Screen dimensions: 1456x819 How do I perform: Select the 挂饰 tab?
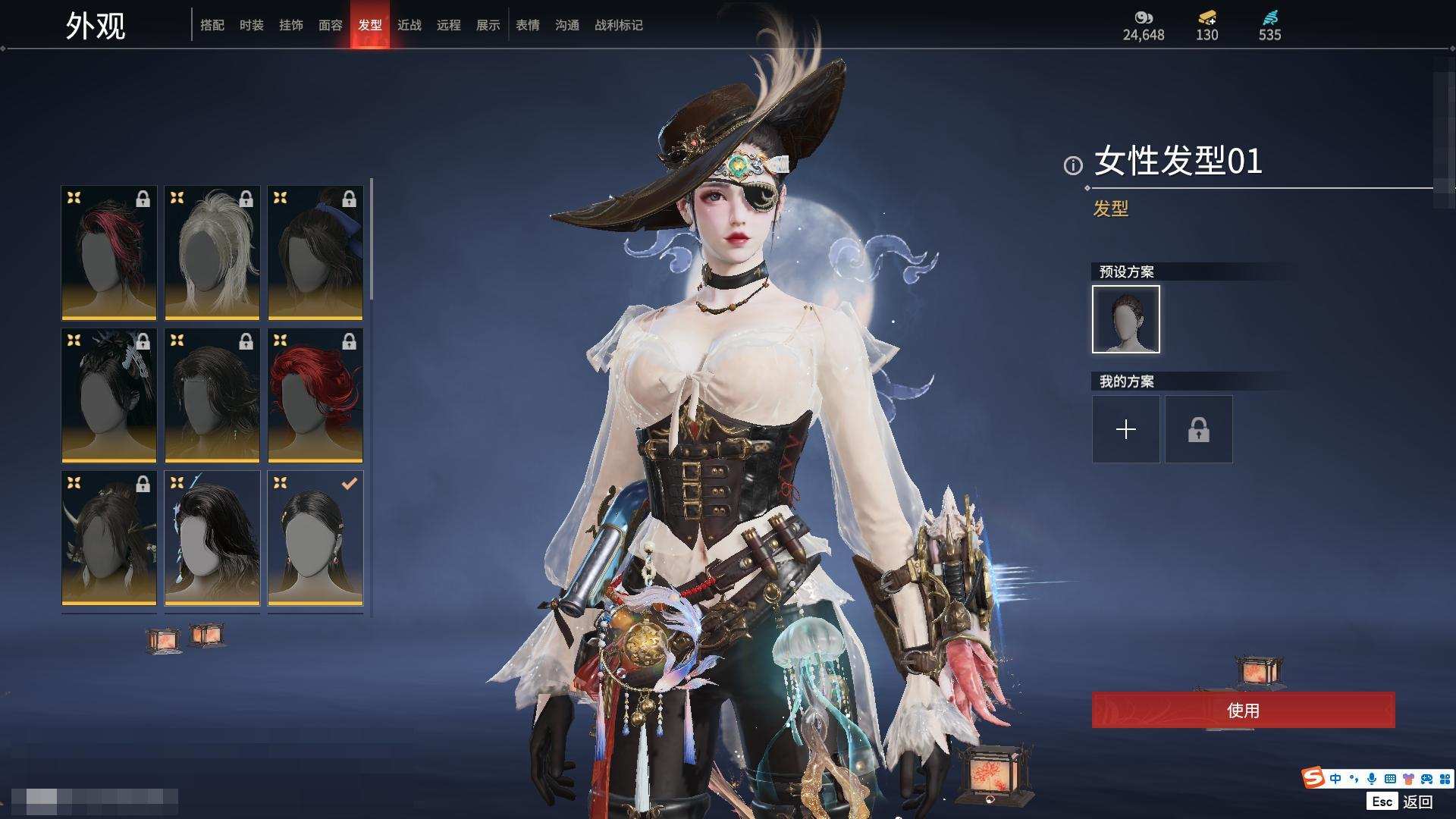click(291, 25)
